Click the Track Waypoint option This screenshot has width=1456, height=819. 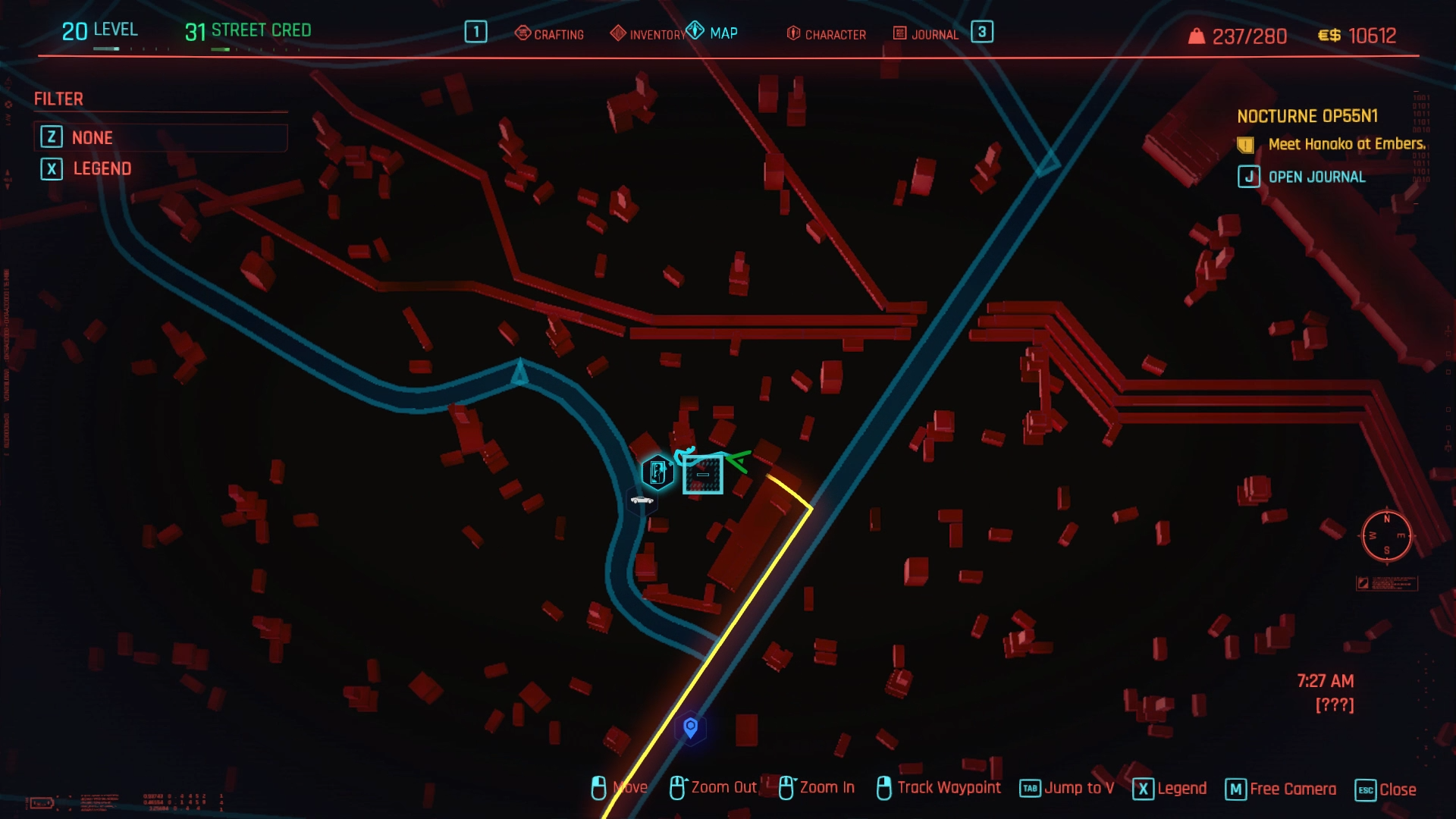[939, 788]
